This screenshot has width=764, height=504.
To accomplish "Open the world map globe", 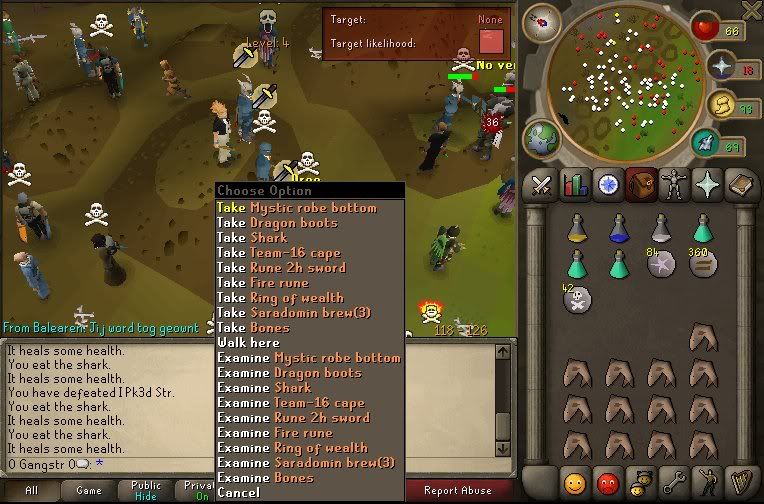I will (x=540, y=137).
